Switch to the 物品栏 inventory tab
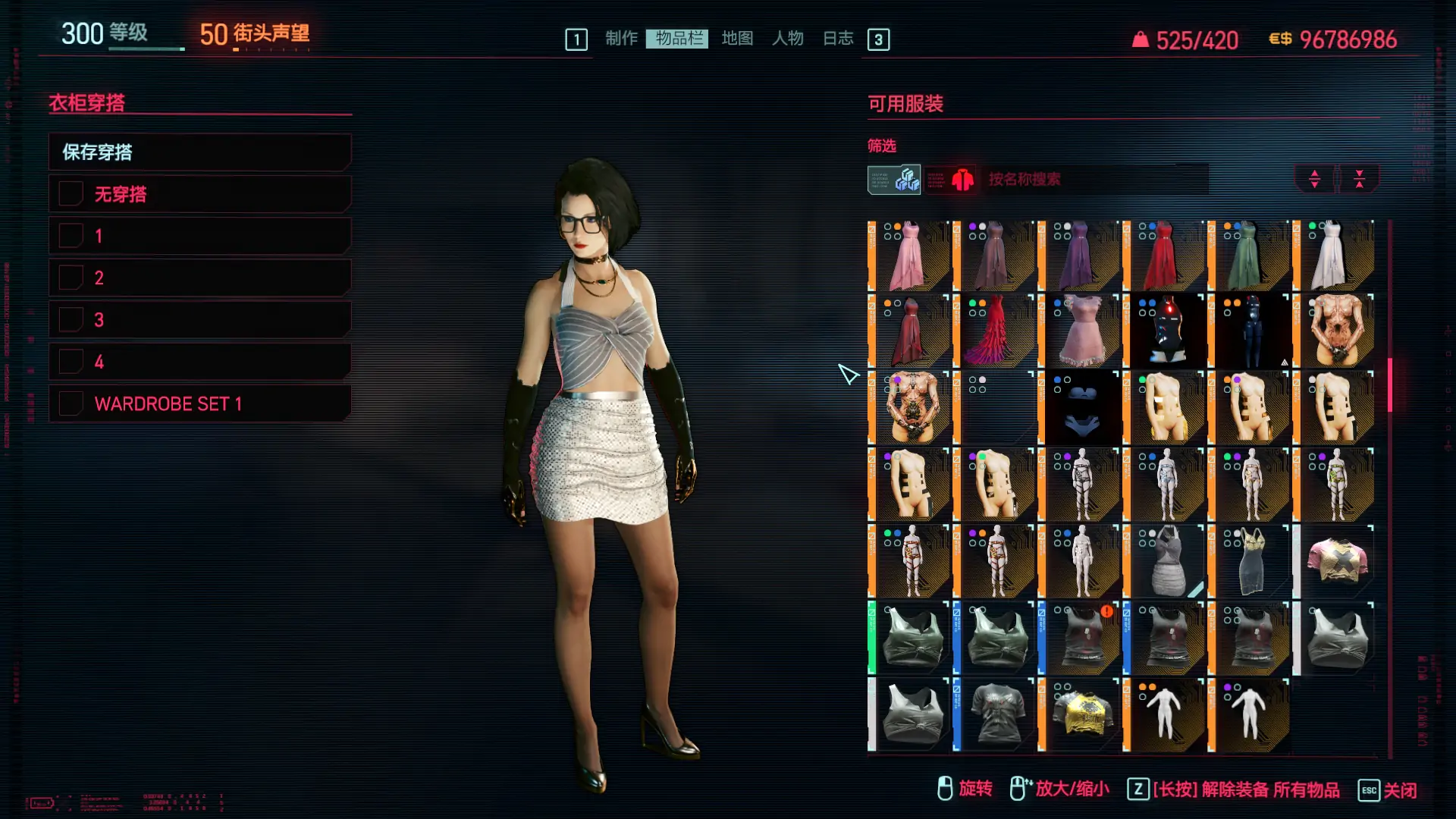 pos(677,39)
